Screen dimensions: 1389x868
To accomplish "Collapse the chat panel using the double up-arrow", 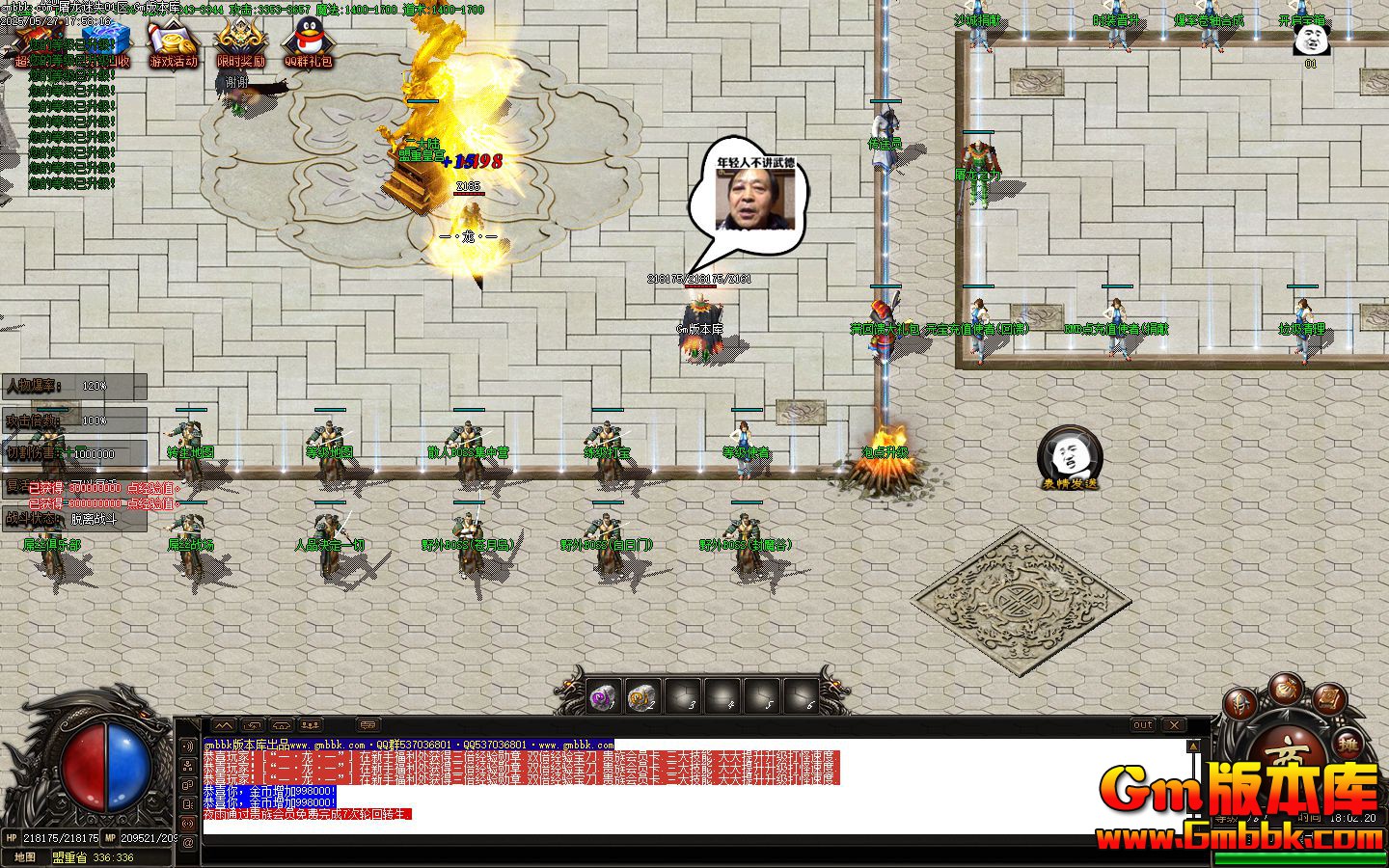I will 223,725.
